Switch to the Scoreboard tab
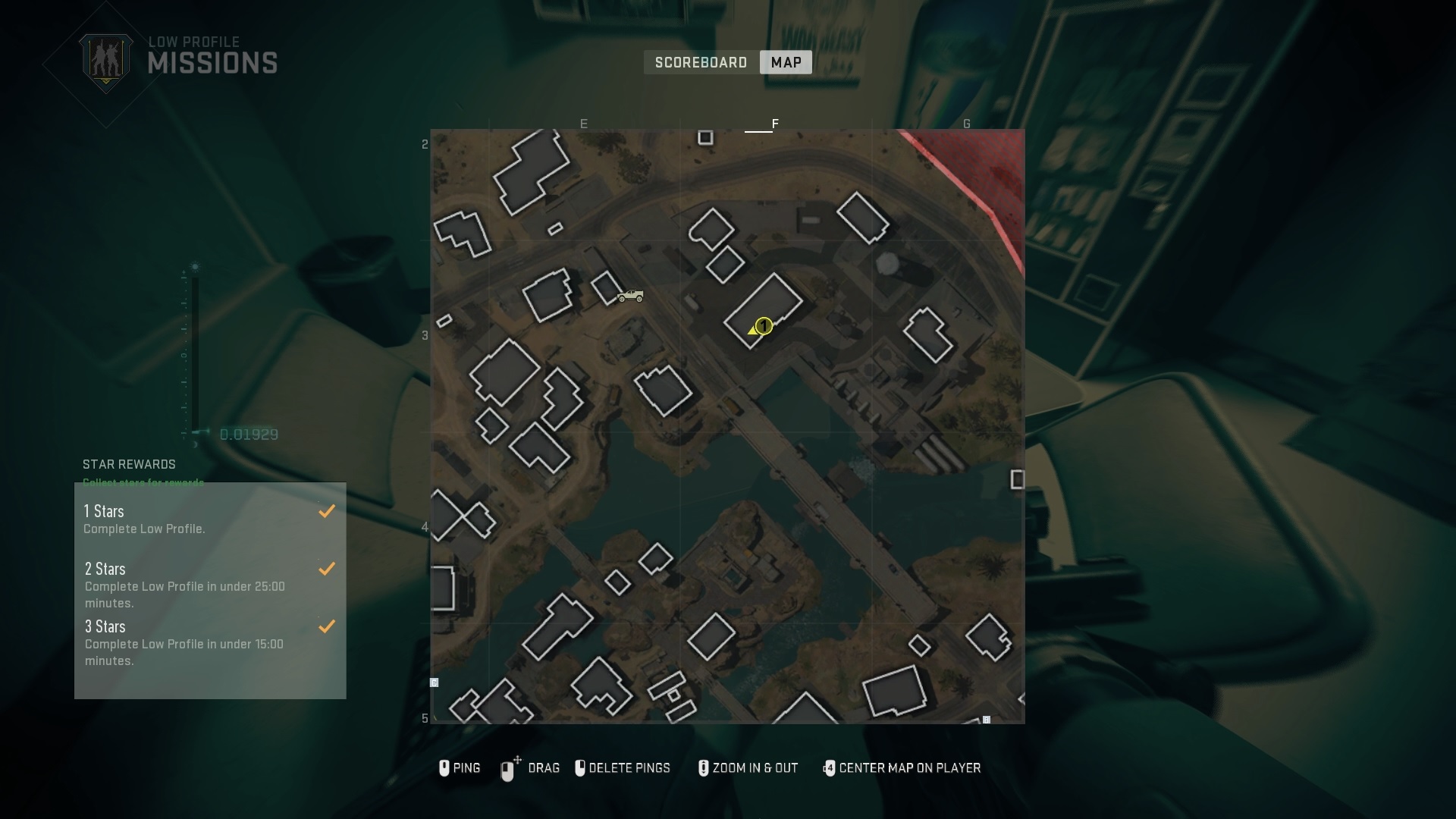 click(701, 62)
